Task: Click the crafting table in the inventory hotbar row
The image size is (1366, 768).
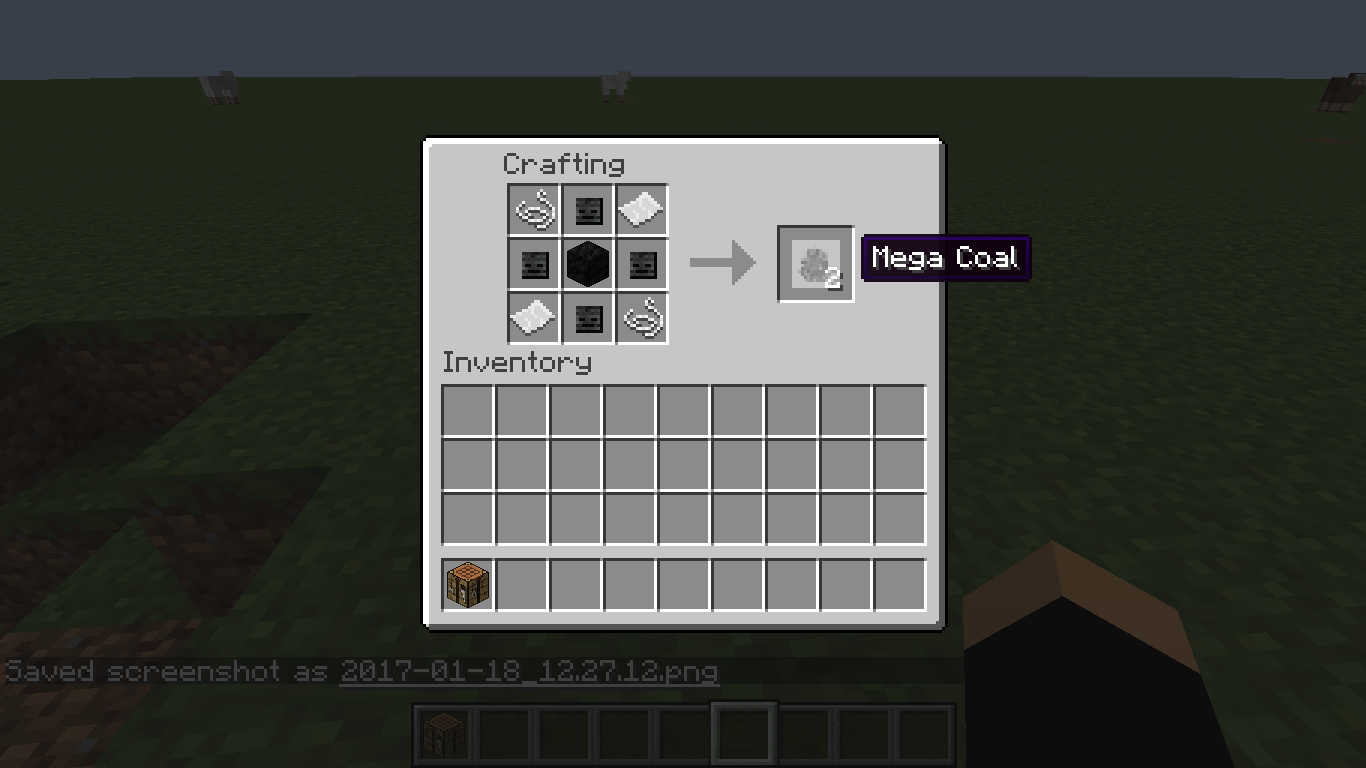Action: click(x=466, y=584)
